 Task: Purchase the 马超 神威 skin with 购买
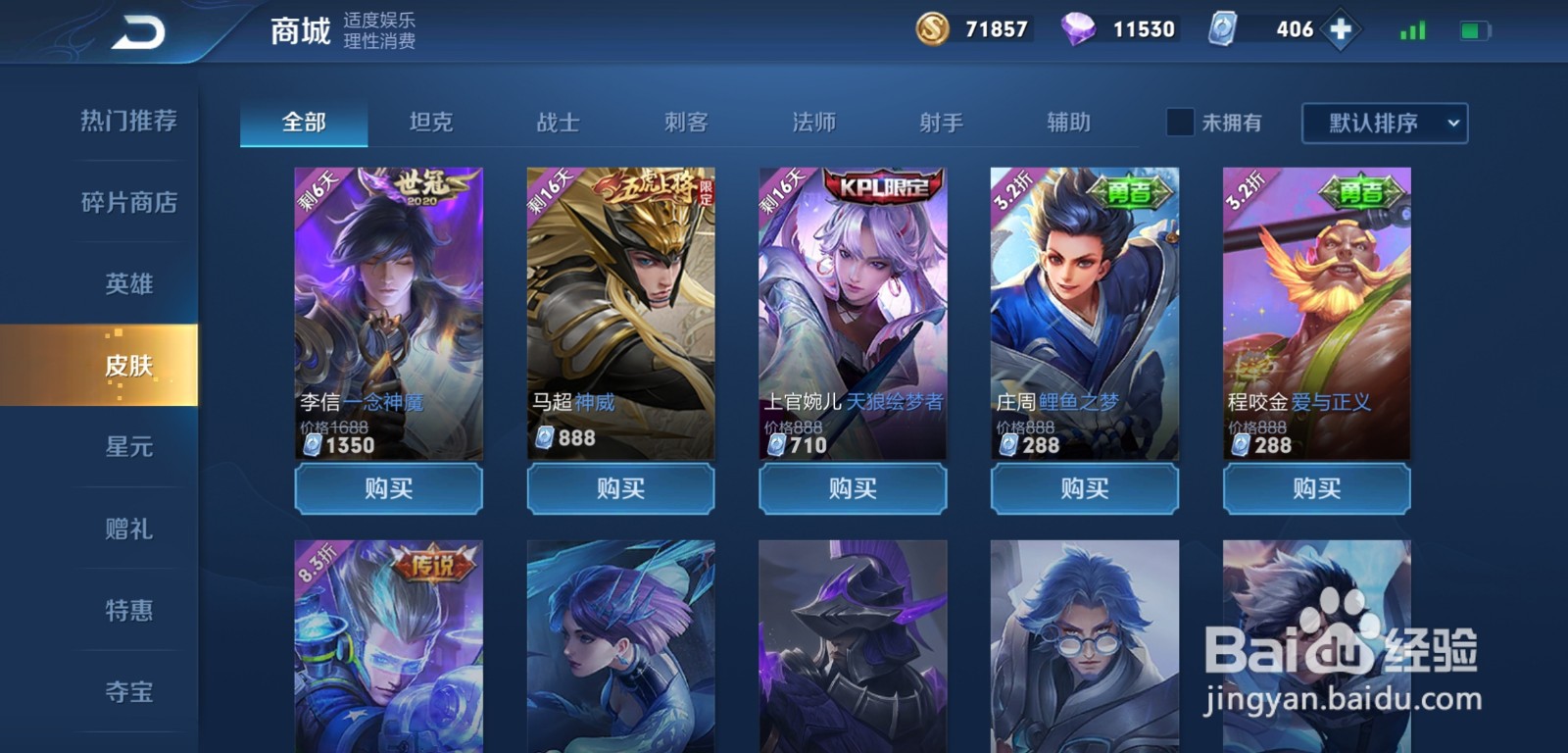[620, 489]
